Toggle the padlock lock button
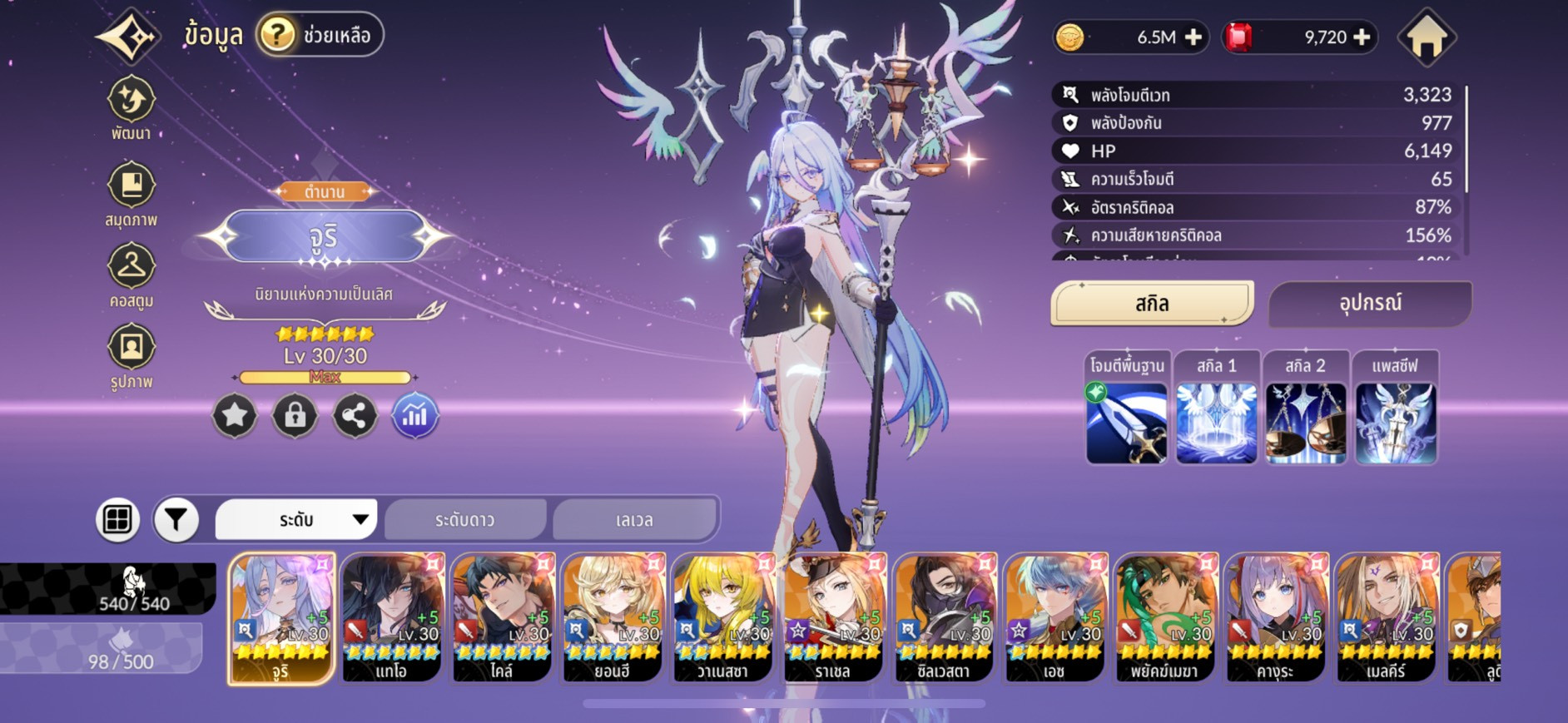The width and height of the screenshot is (1568, 723). pyautogui.click(x=295, y=415)
